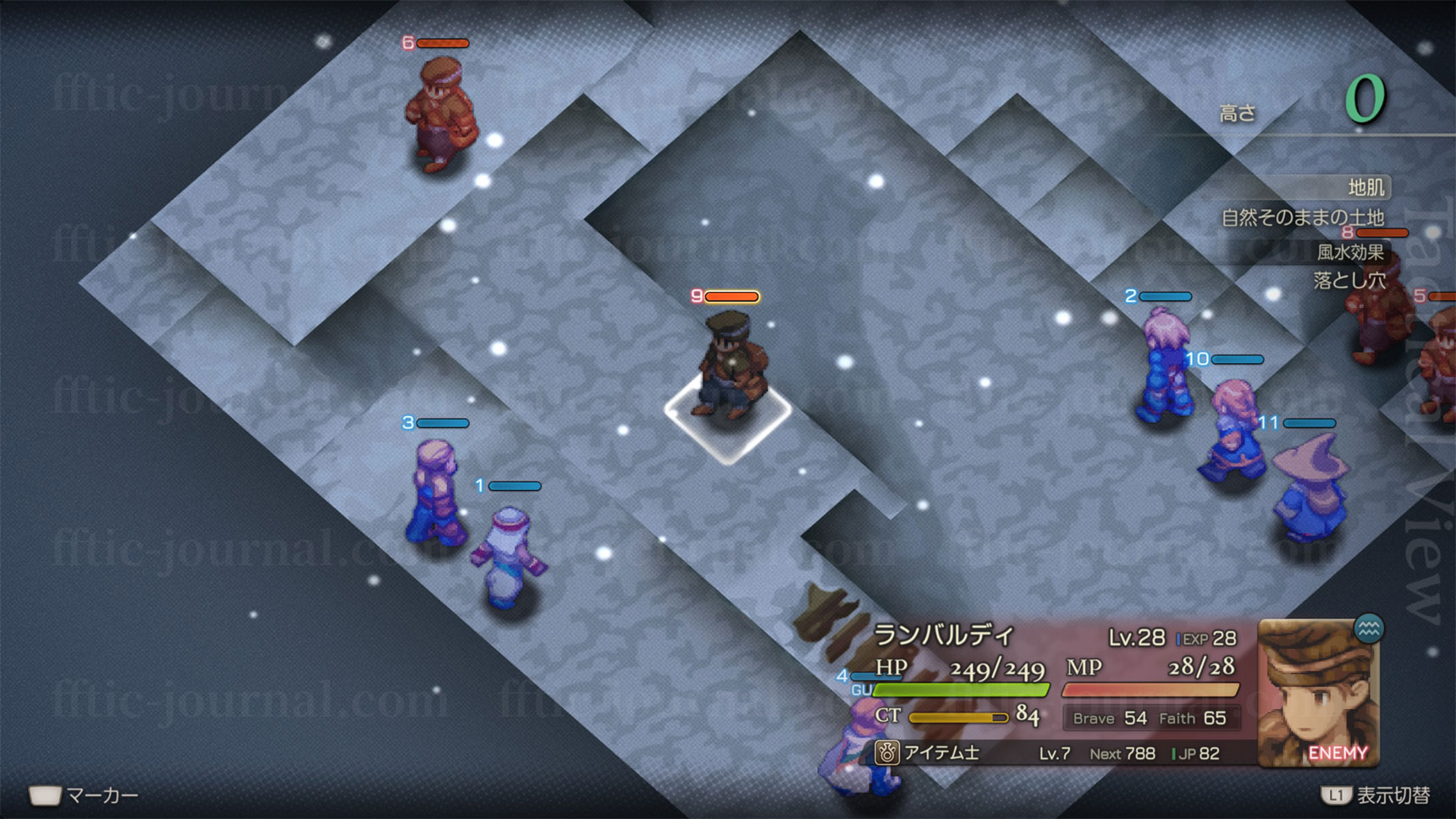Viewport: 1456px width, 819px height.
Task: Select the ally unit marked 10
Action: (1232, 430)
